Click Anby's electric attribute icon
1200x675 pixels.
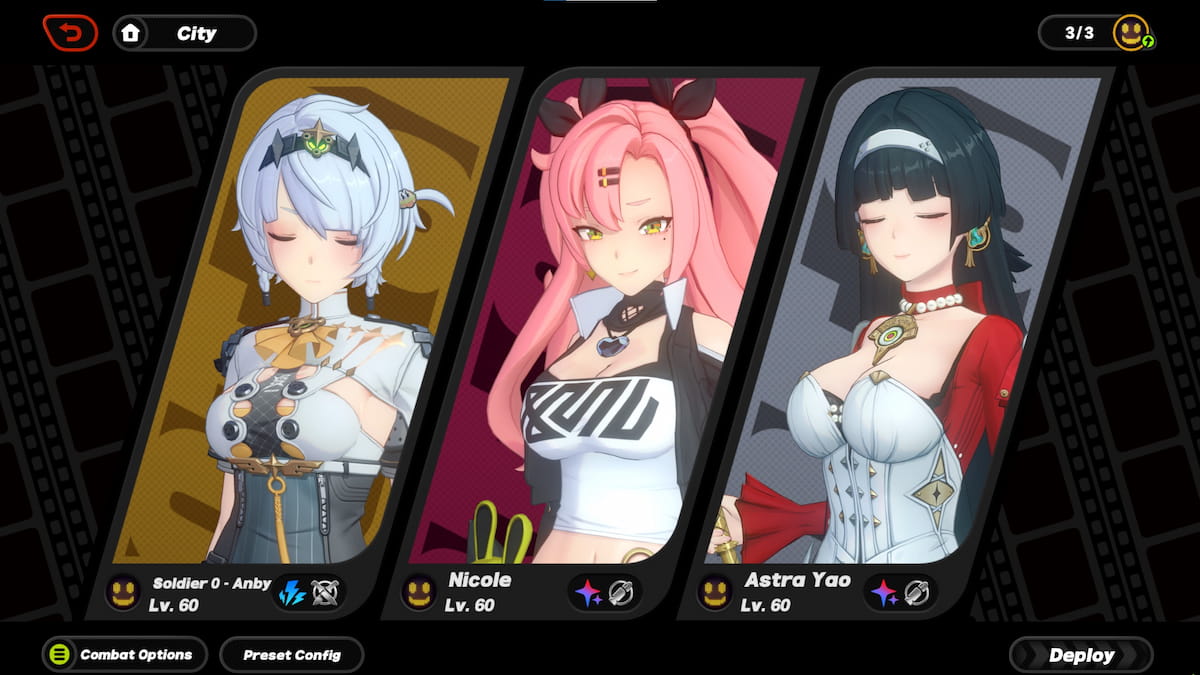291,593
